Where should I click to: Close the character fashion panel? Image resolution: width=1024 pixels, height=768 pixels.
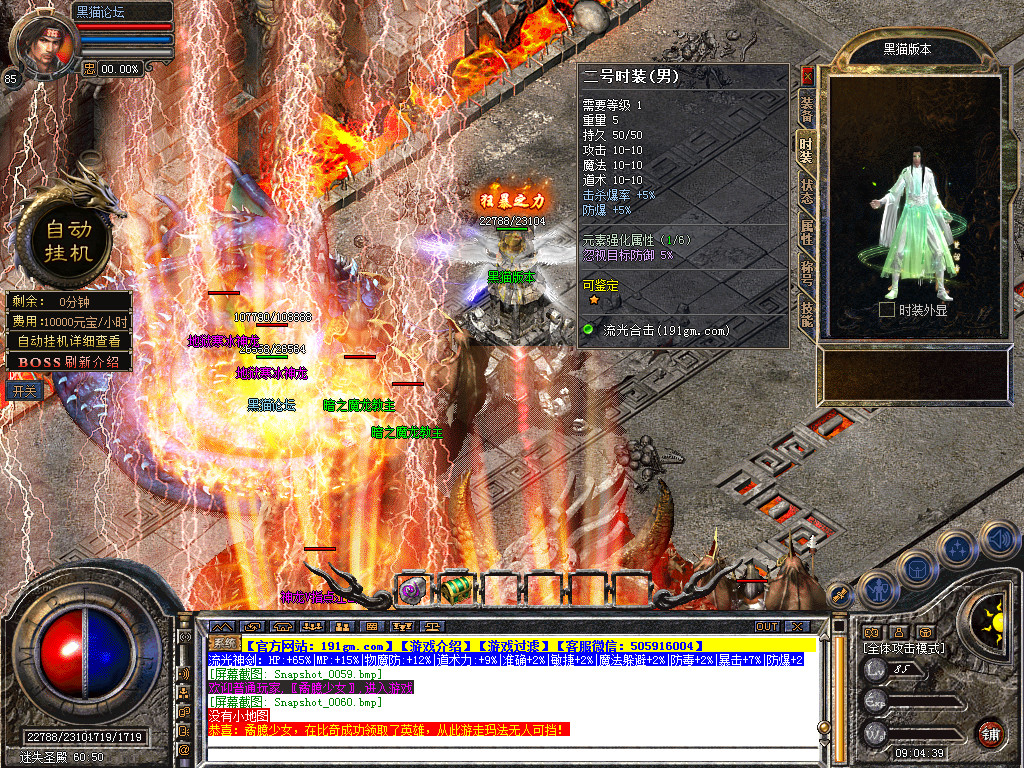[x=808, y=76]
